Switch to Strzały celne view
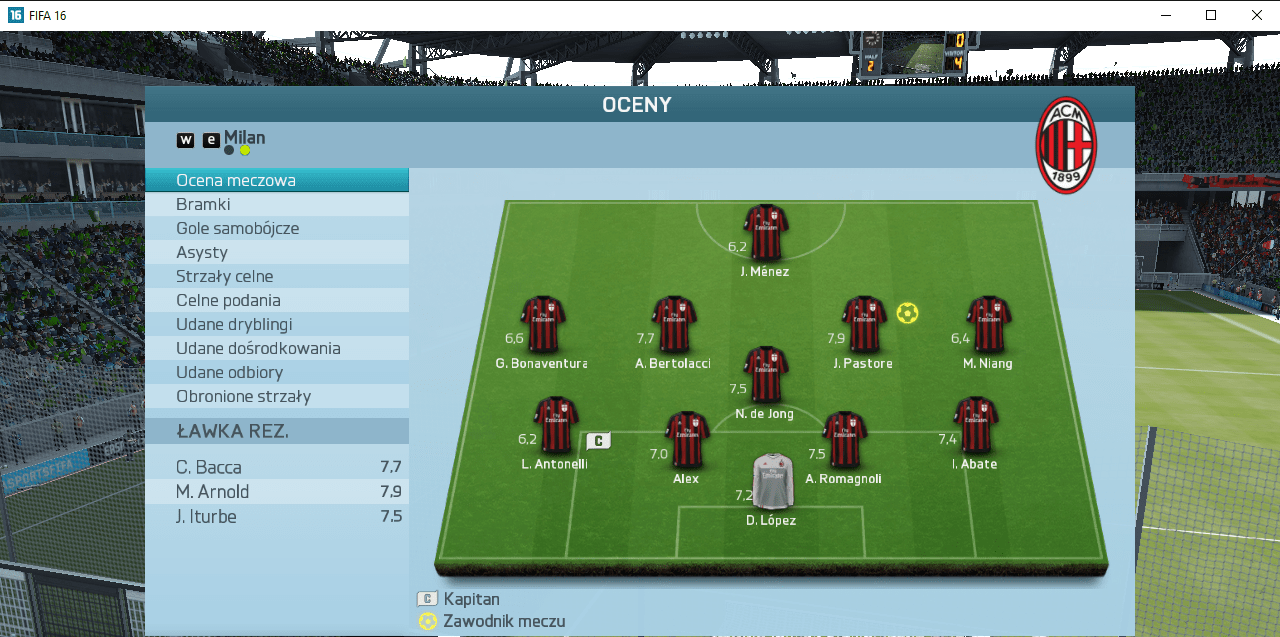The width and height of the screenshot is (1280, 637). (x=276, y=276)
